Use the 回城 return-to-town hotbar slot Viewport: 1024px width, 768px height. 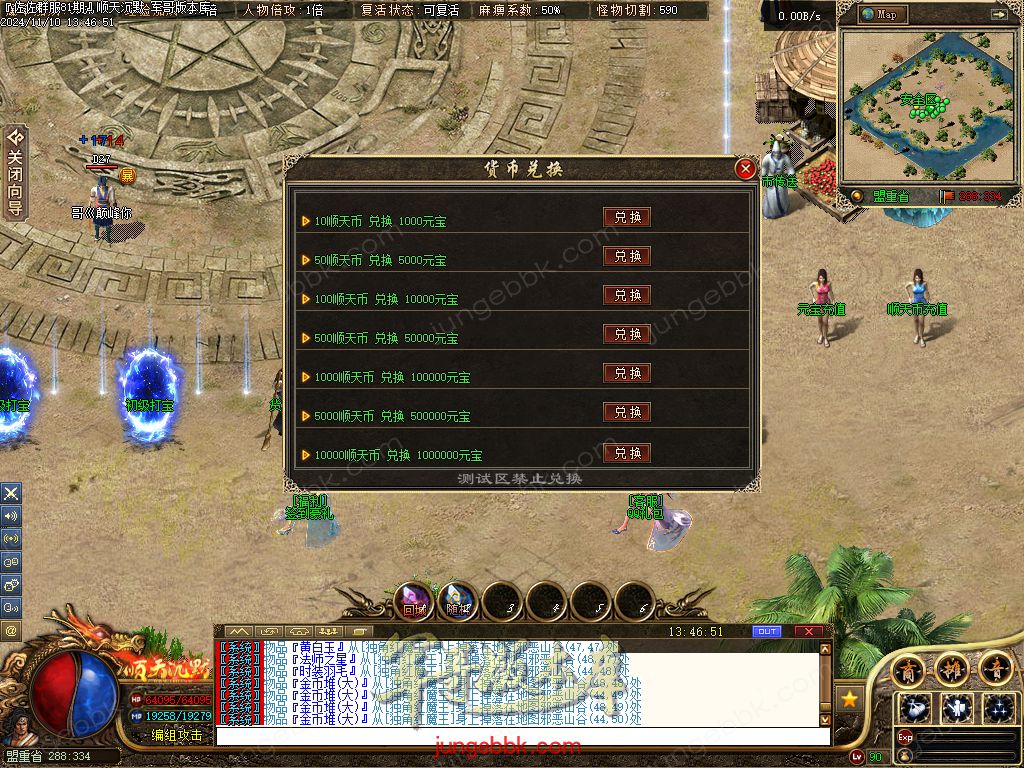pyautogui.click(x=414, y=601)
